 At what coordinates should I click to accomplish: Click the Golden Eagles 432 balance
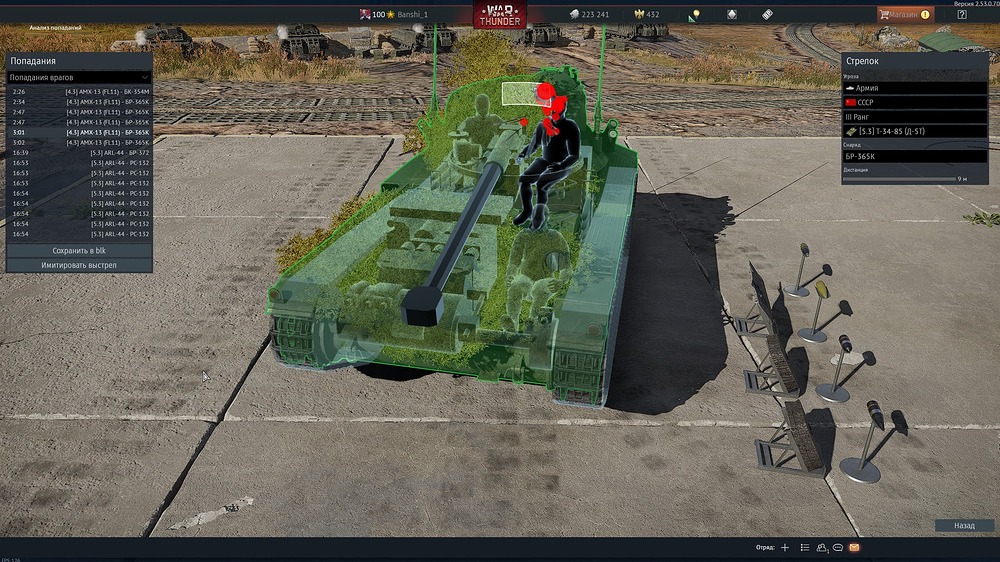[x=647, y=14]
